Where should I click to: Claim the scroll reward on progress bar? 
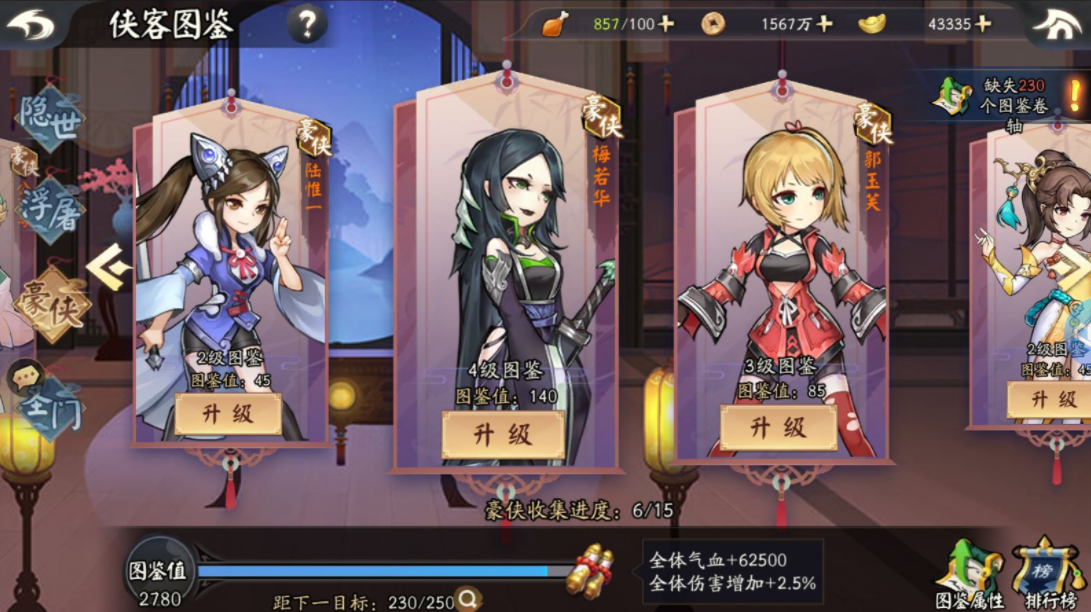point(589,569)
